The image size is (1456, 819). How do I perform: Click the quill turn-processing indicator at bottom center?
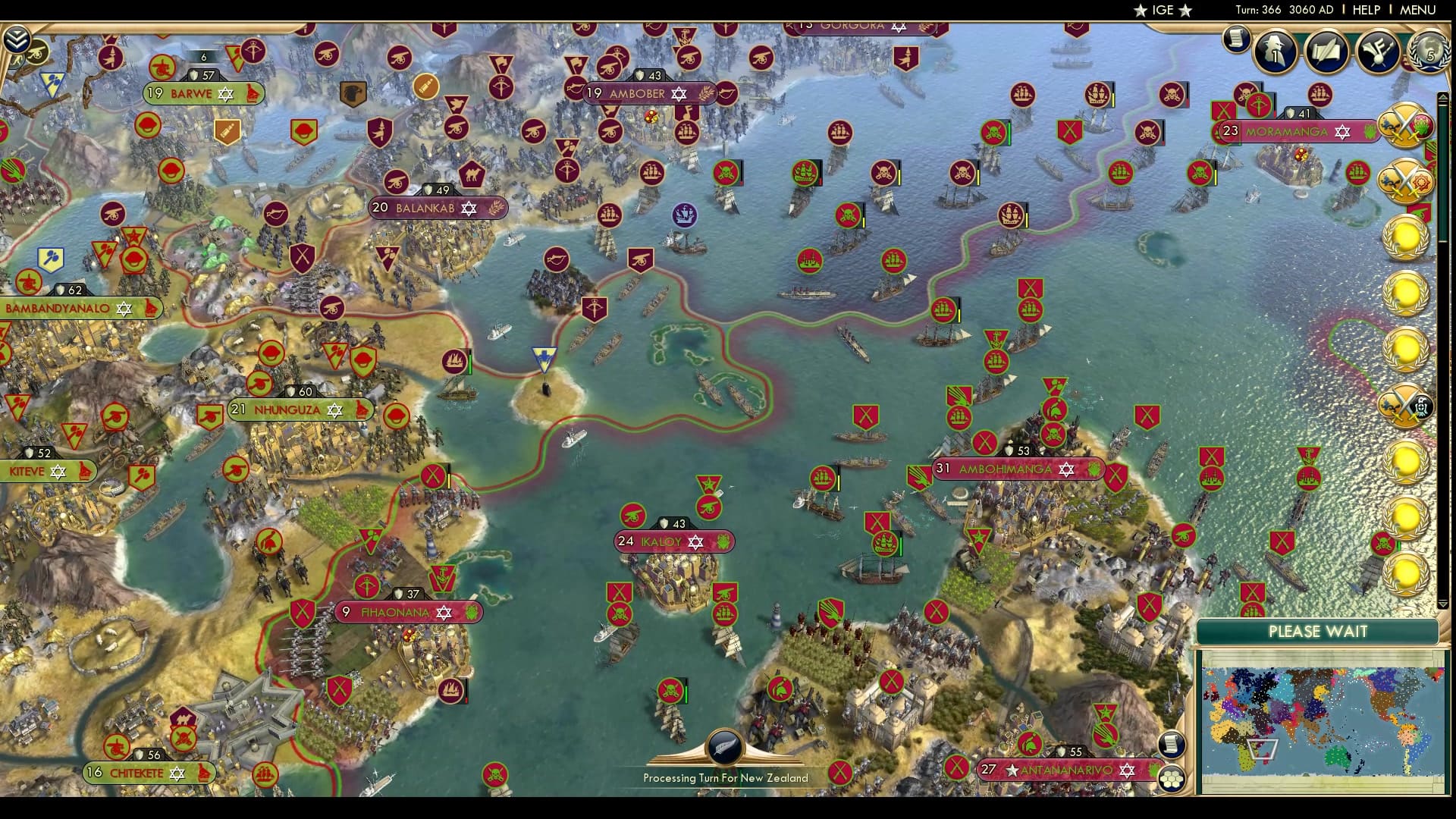[724, 747]
